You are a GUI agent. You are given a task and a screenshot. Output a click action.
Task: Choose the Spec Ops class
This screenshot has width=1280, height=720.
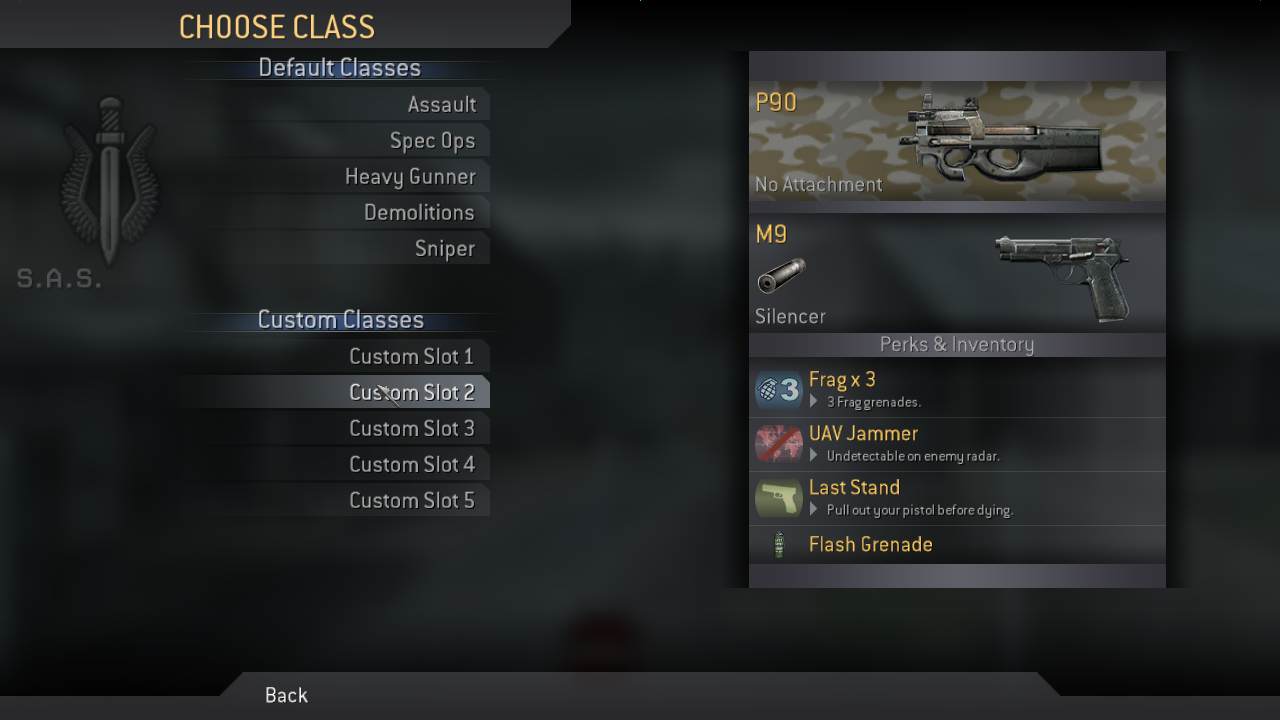[x=432, y=141]
